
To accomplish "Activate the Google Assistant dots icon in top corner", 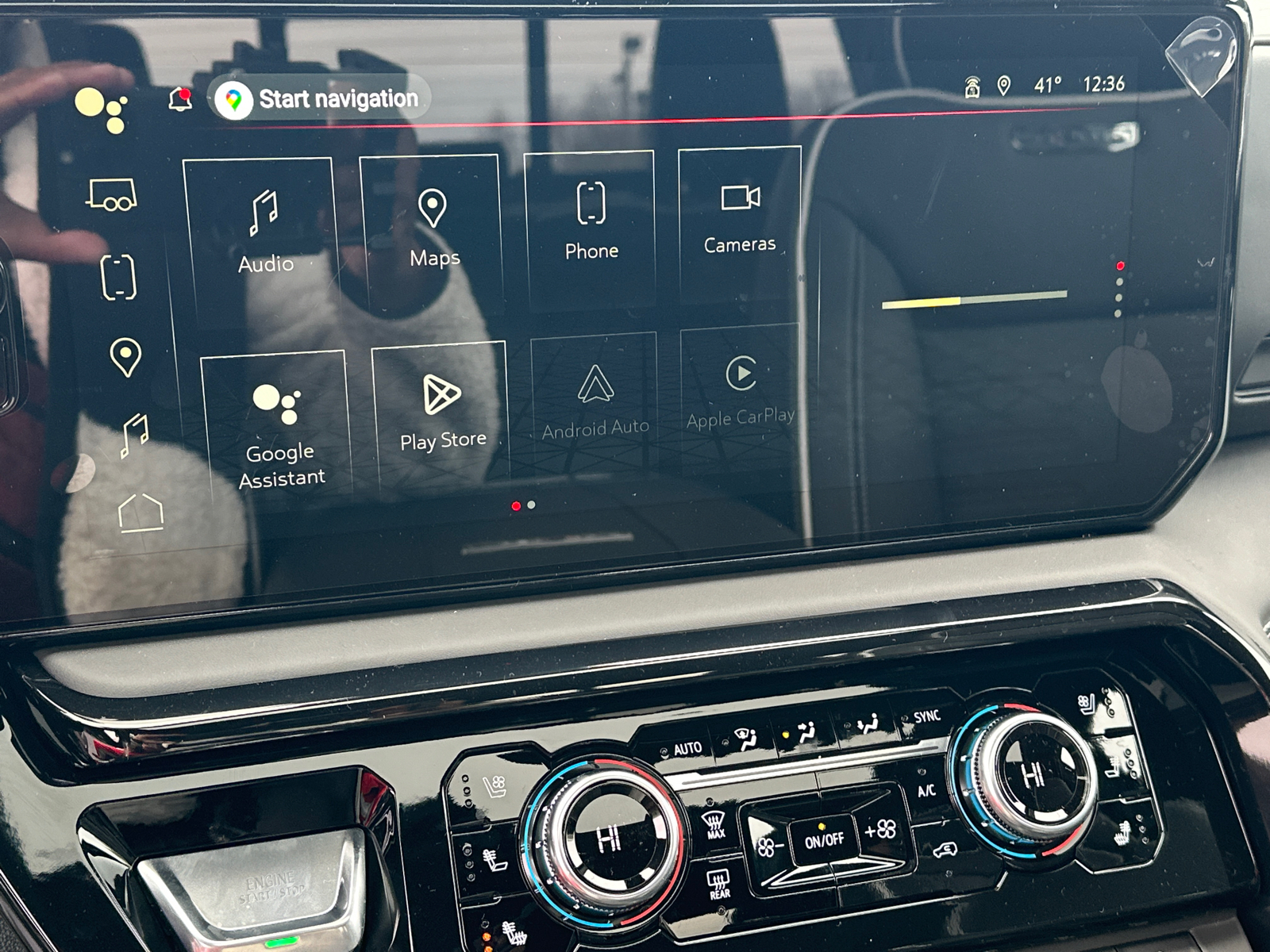I will point(101,109).
